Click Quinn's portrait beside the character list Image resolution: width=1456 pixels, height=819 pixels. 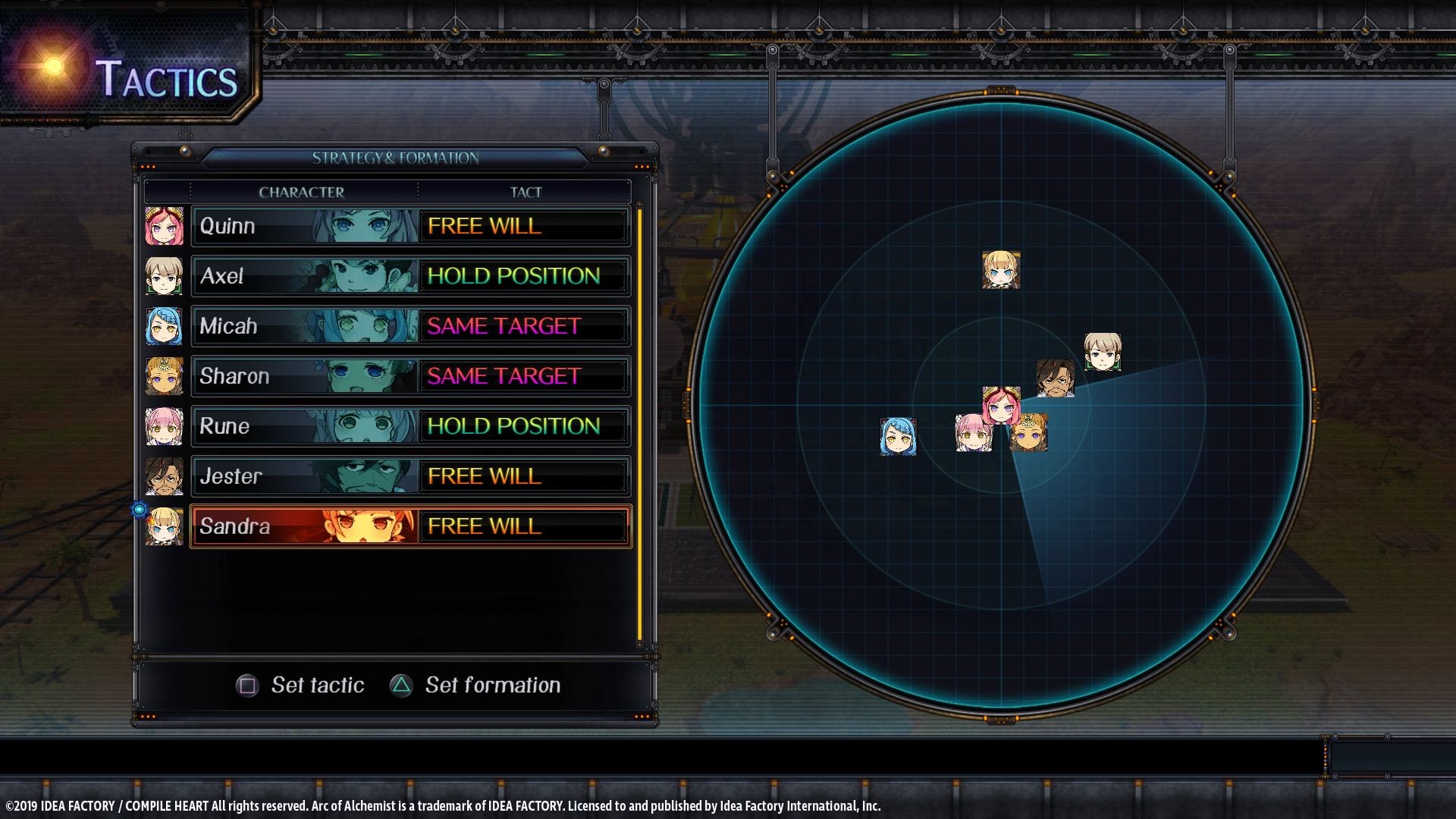coord(164,226)
